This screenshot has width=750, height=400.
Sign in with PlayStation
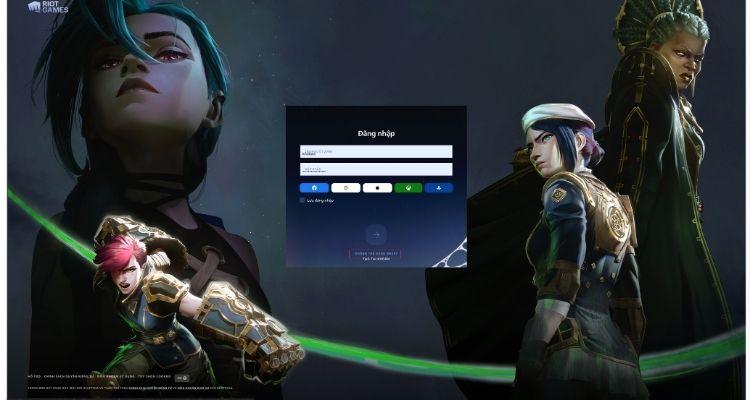(x=438, y=187)
